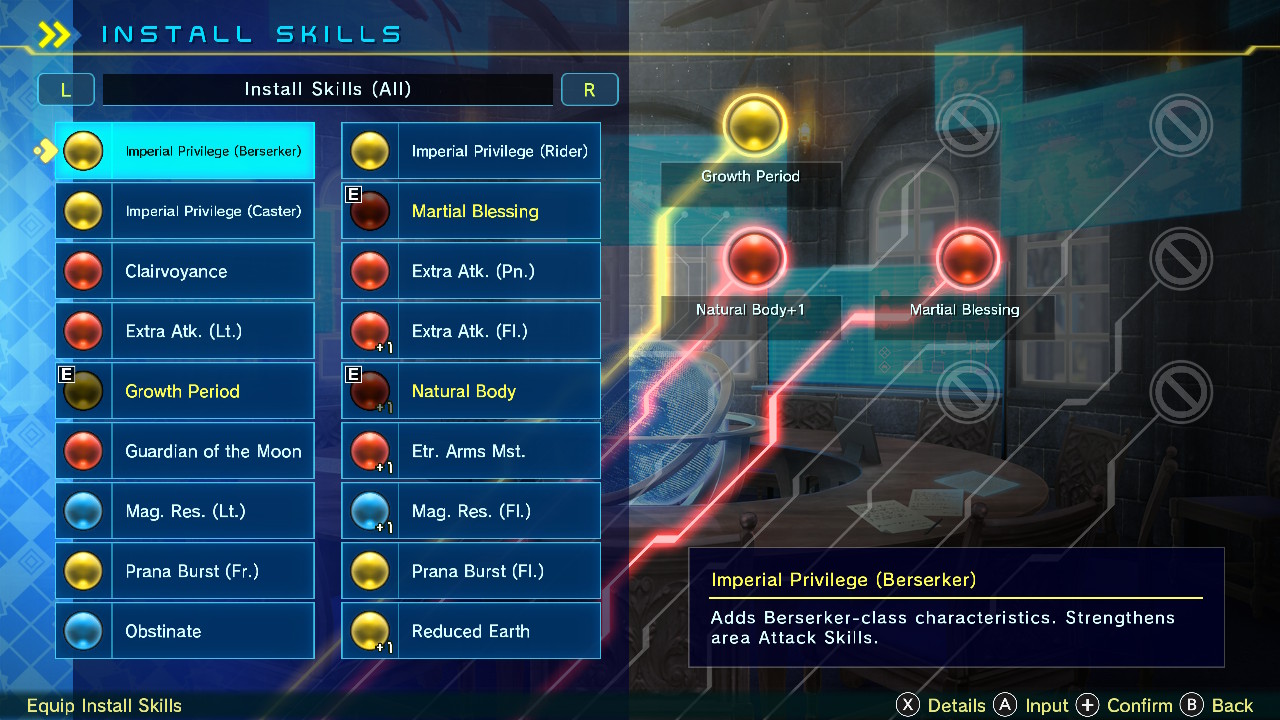
Task: Select the Natural Body list entry
Action: [471, 391]
